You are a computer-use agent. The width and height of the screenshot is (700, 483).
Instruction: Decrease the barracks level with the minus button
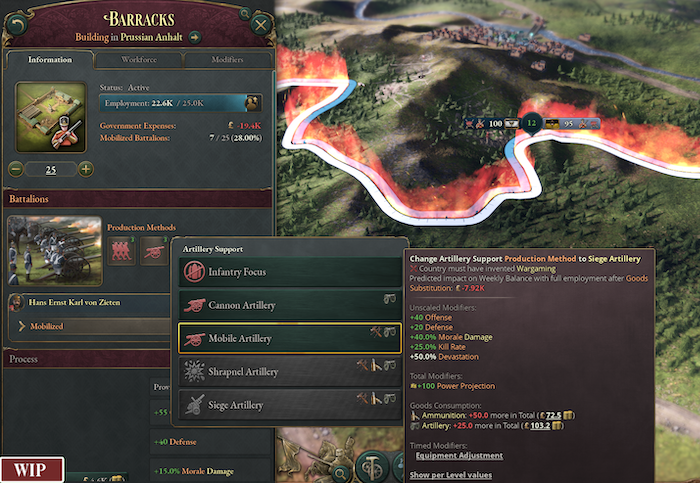tap(16, 169)
